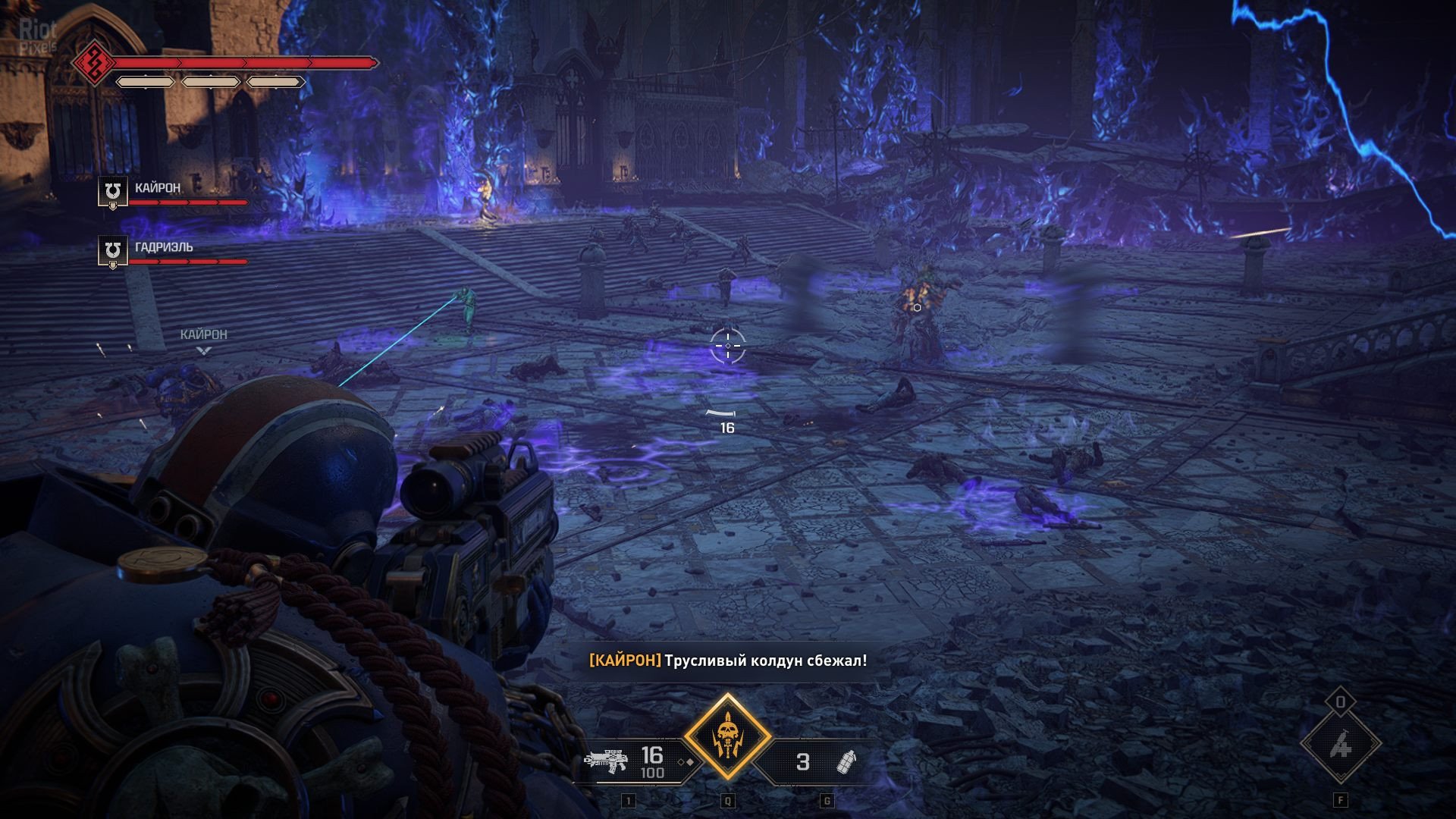
Task: Click the red player class emblem
Action: click(93, 62)
